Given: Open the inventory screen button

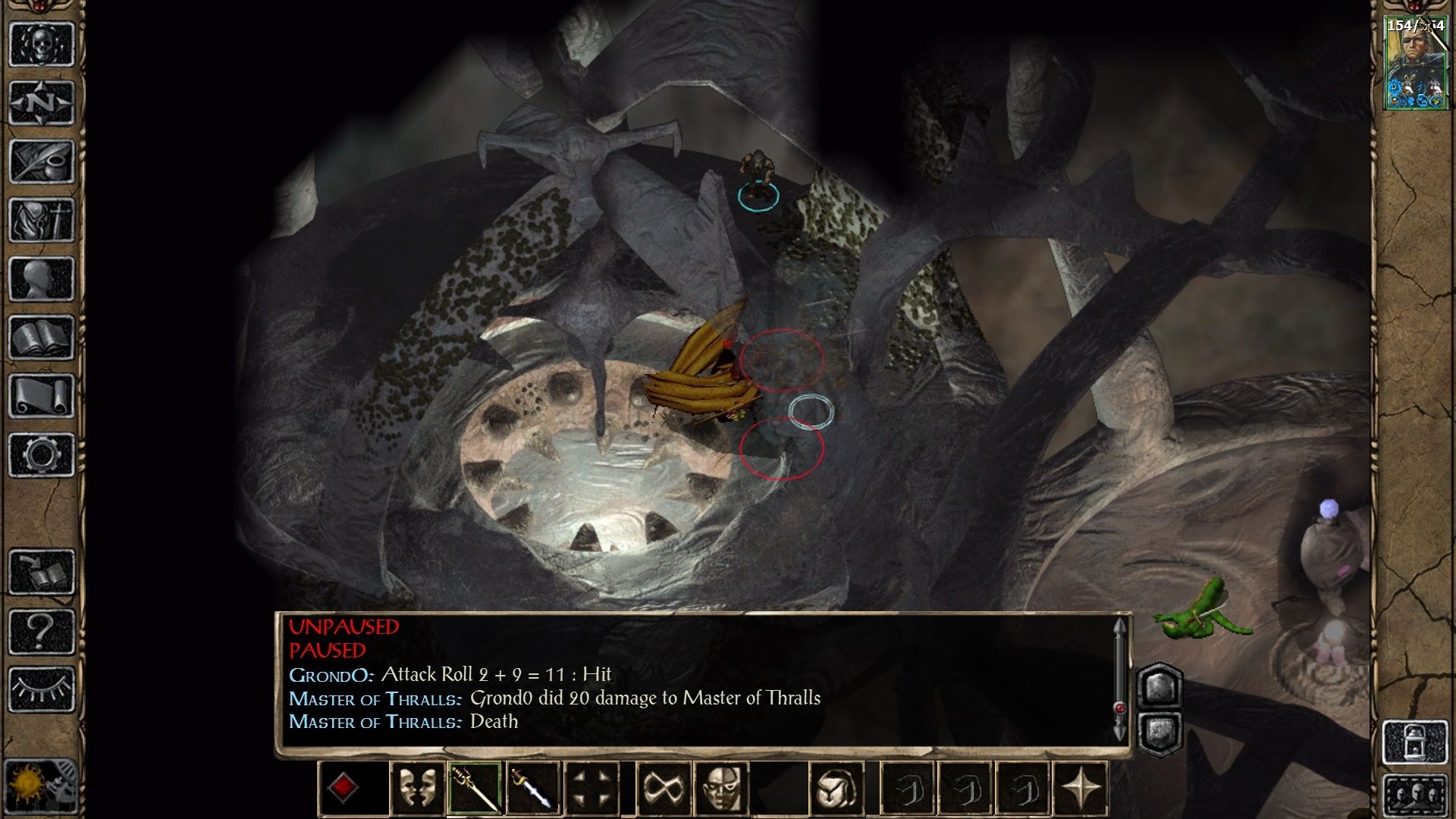Looking at the screenshot, I should coord(42,220).
